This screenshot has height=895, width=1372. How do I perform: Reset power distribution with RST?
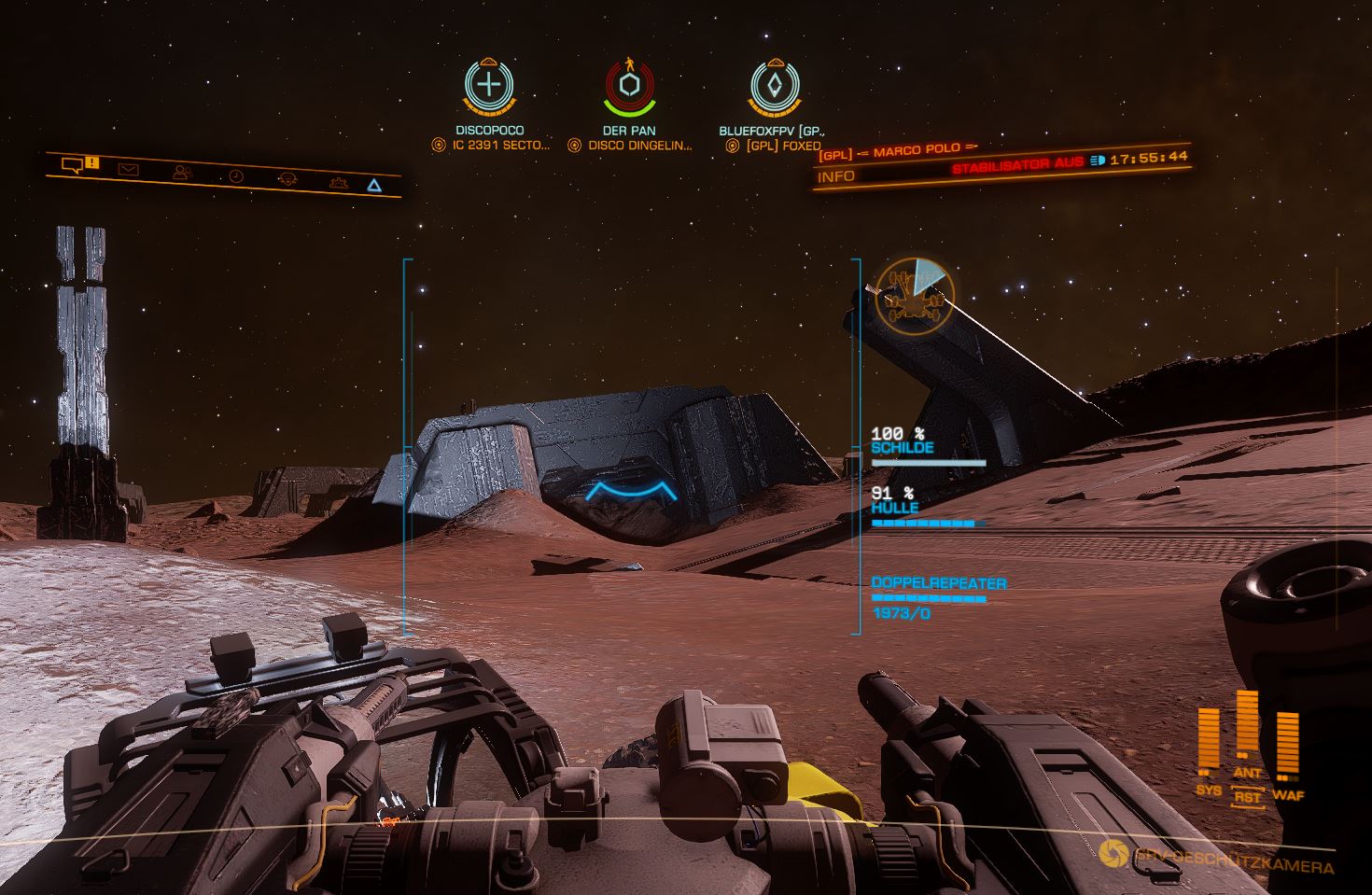click(x=1248, y=797)
